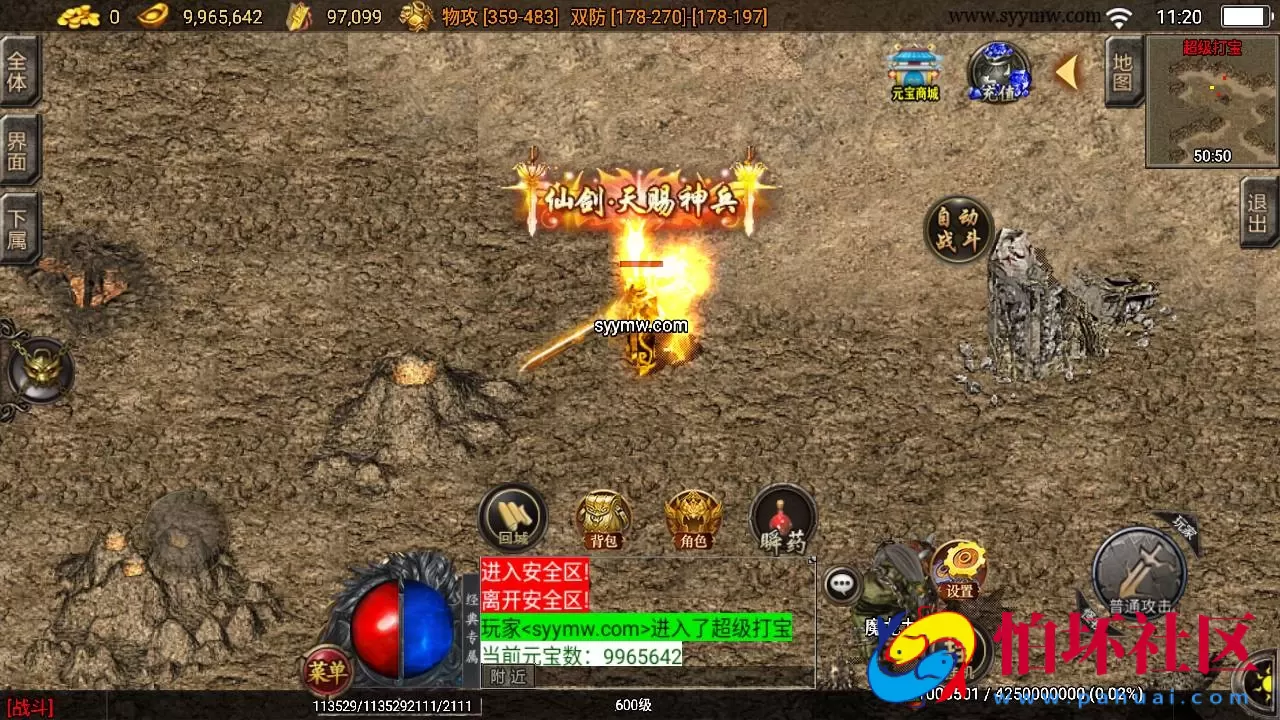Open the 设置 settings gear icon

(960, 566)
